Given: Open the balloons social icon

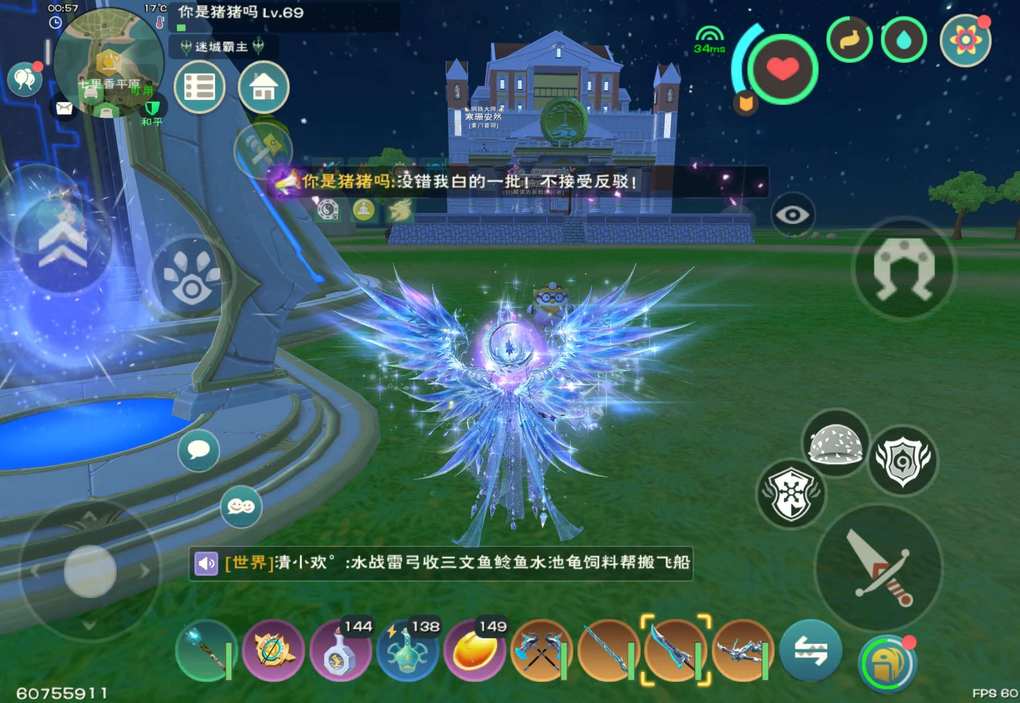Looking at the screenshot, I should click(23, 78).
